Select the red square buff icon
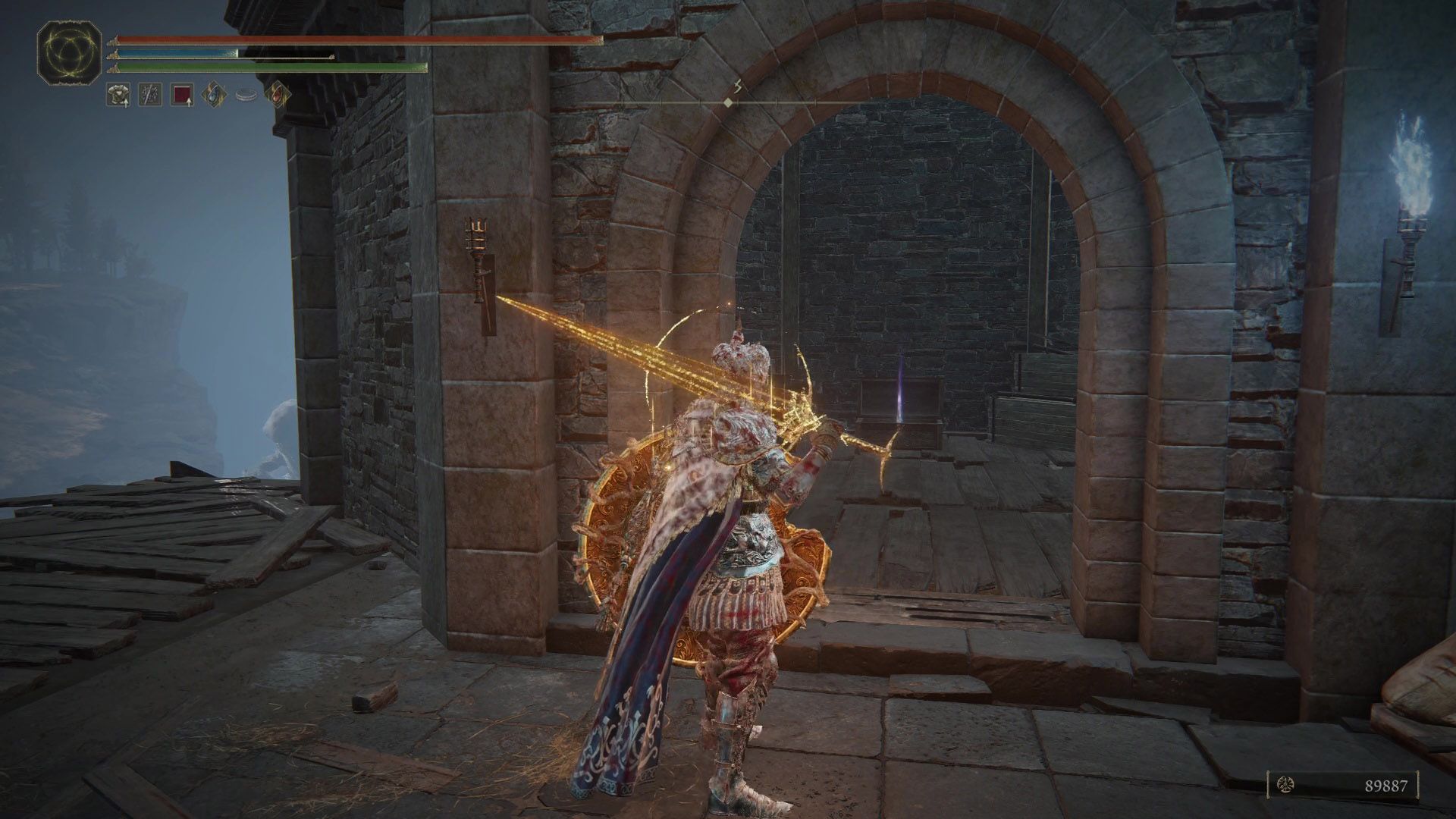 coord(182,95)
